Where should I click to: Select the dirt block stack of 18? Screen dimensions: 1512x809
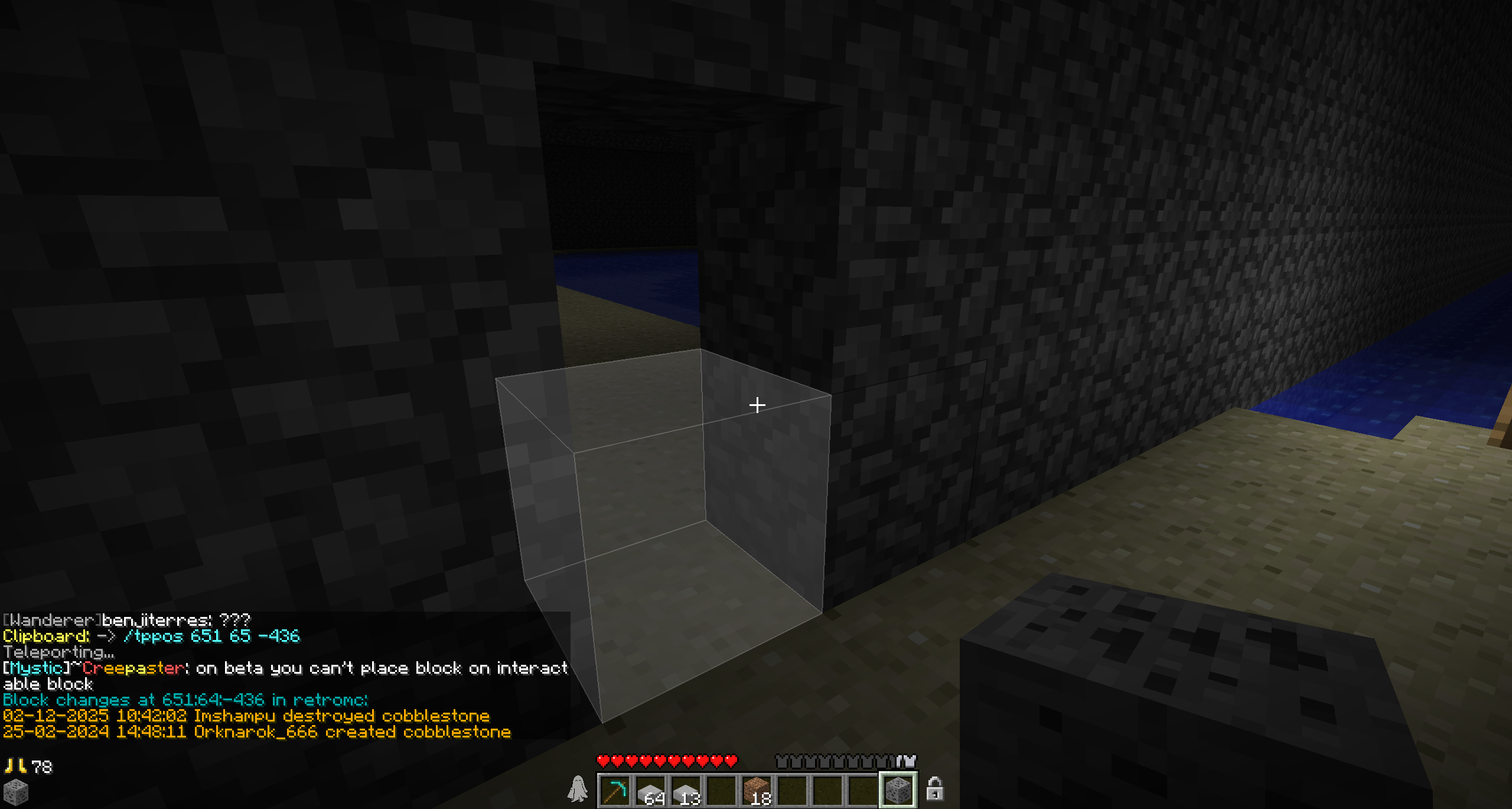coord(757,790)
